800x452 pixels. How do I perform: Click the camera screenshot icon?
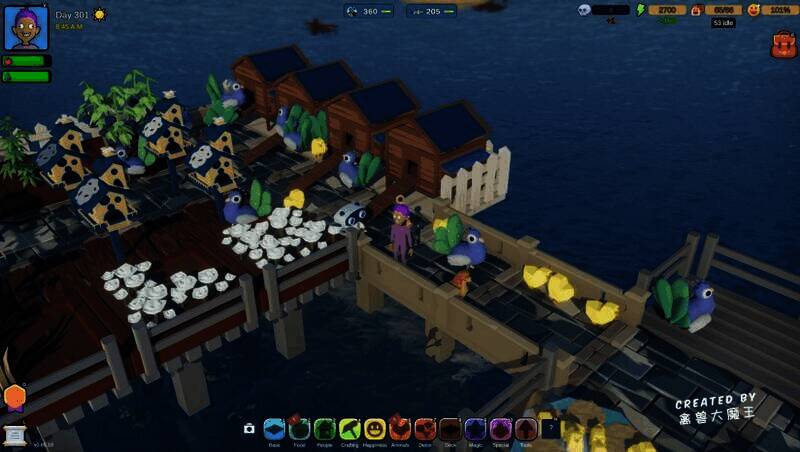249,429
